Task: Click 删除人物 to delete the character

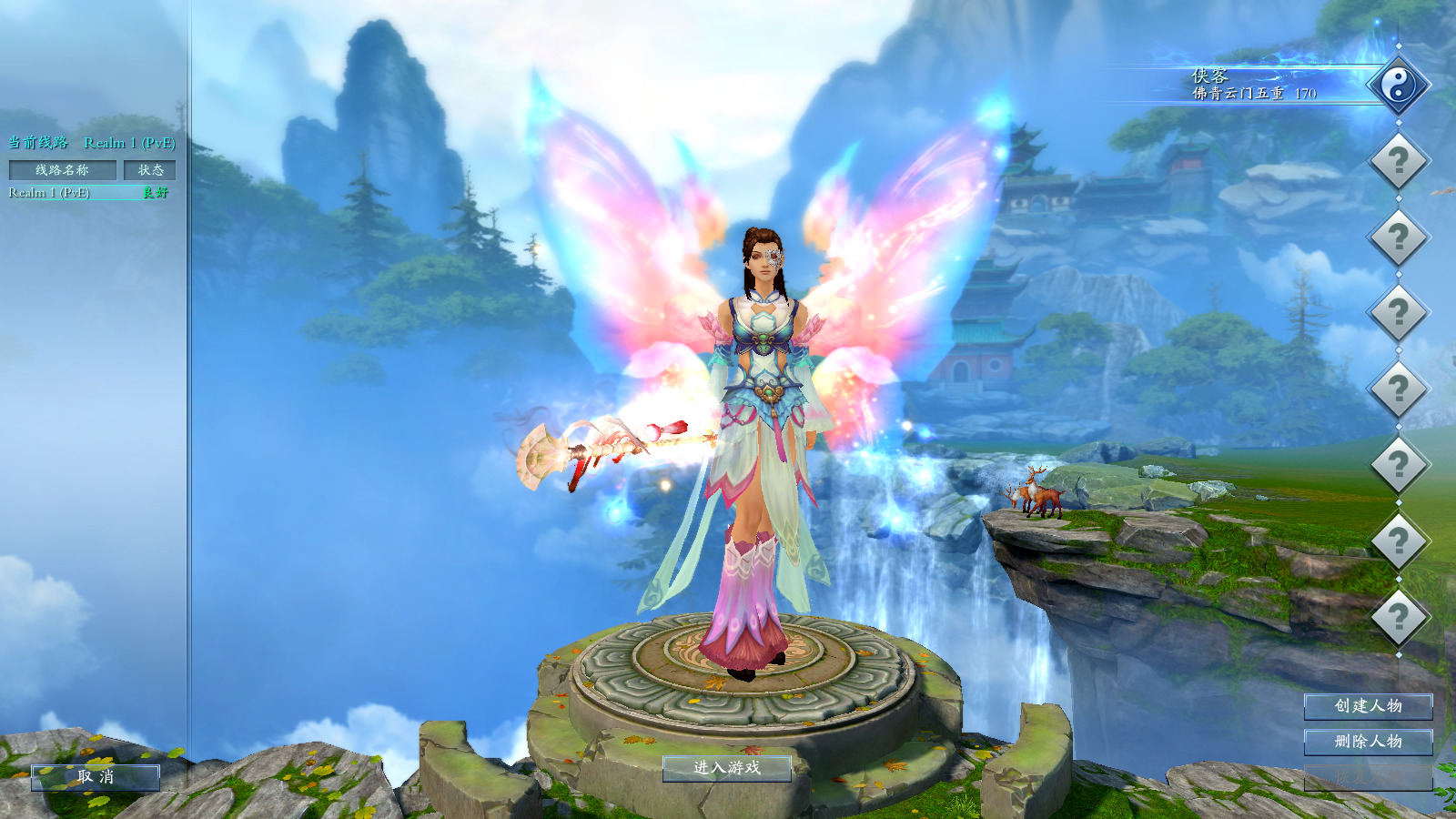Action: point(1368,742)
